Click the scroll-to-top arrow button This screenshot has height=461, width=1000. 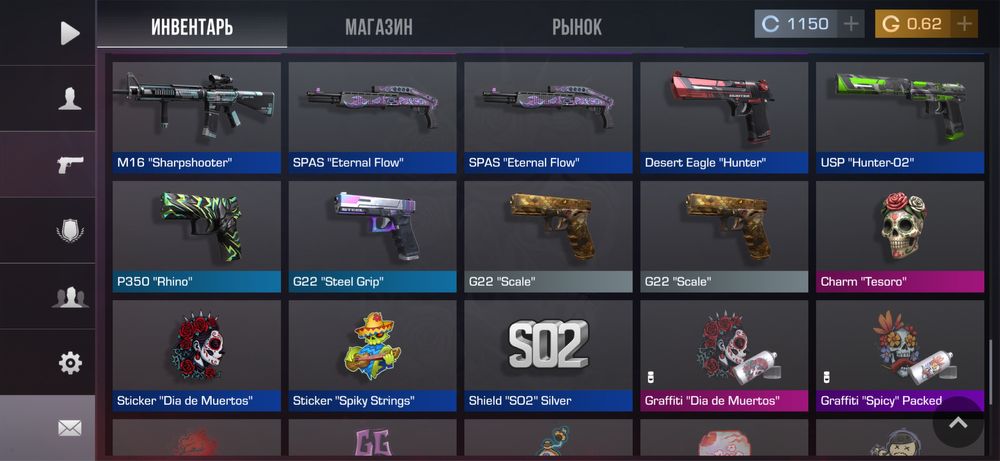point(958,423)
